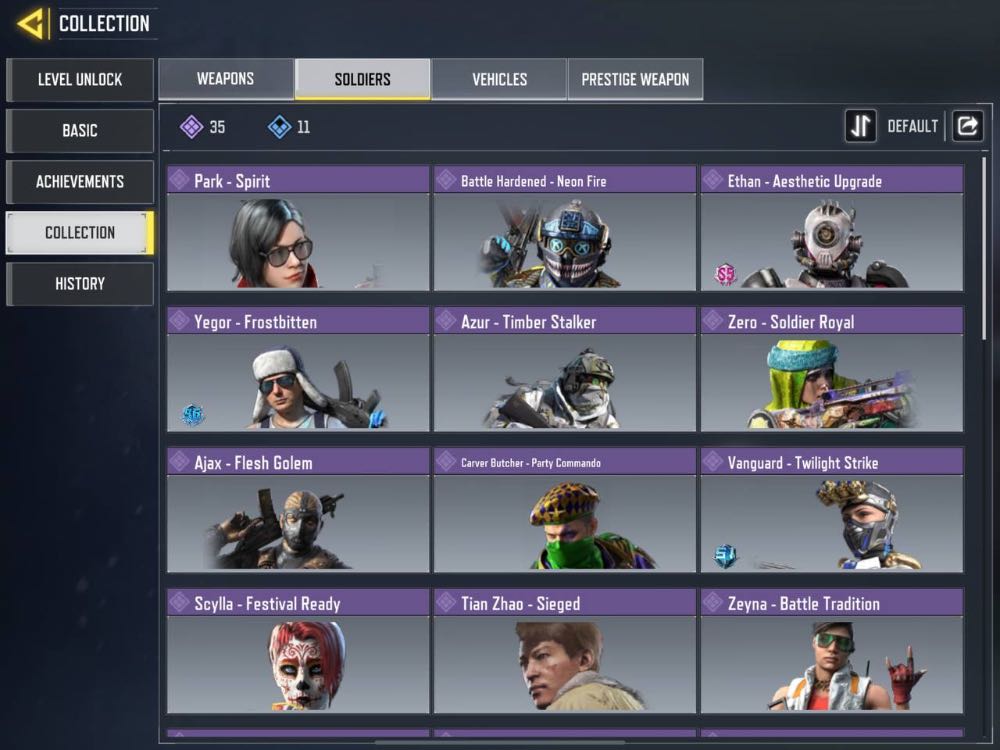The image size is (1000, 750).
Task: Open the Achievements section
Action: [80, 181]
